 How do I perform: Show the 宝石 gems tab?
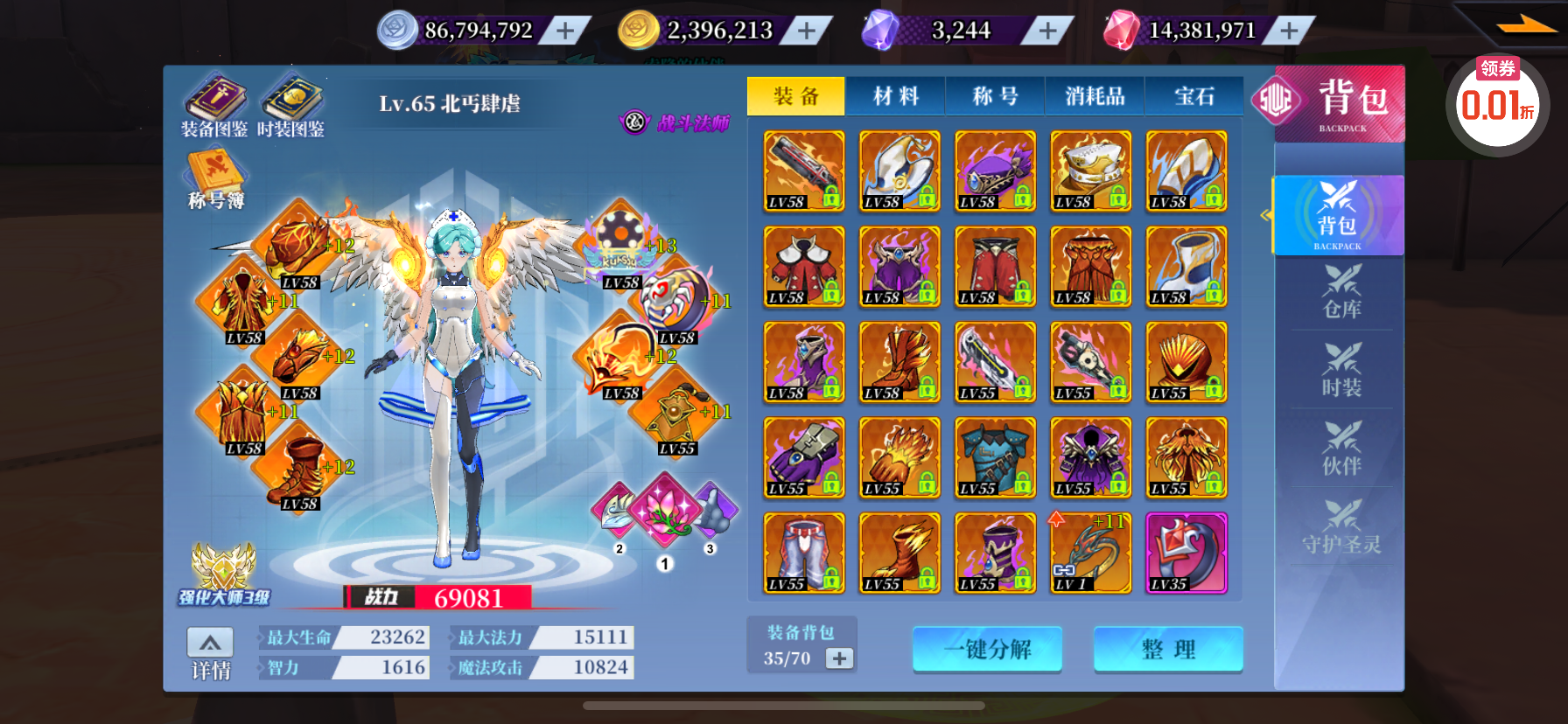coord(1193,96)
